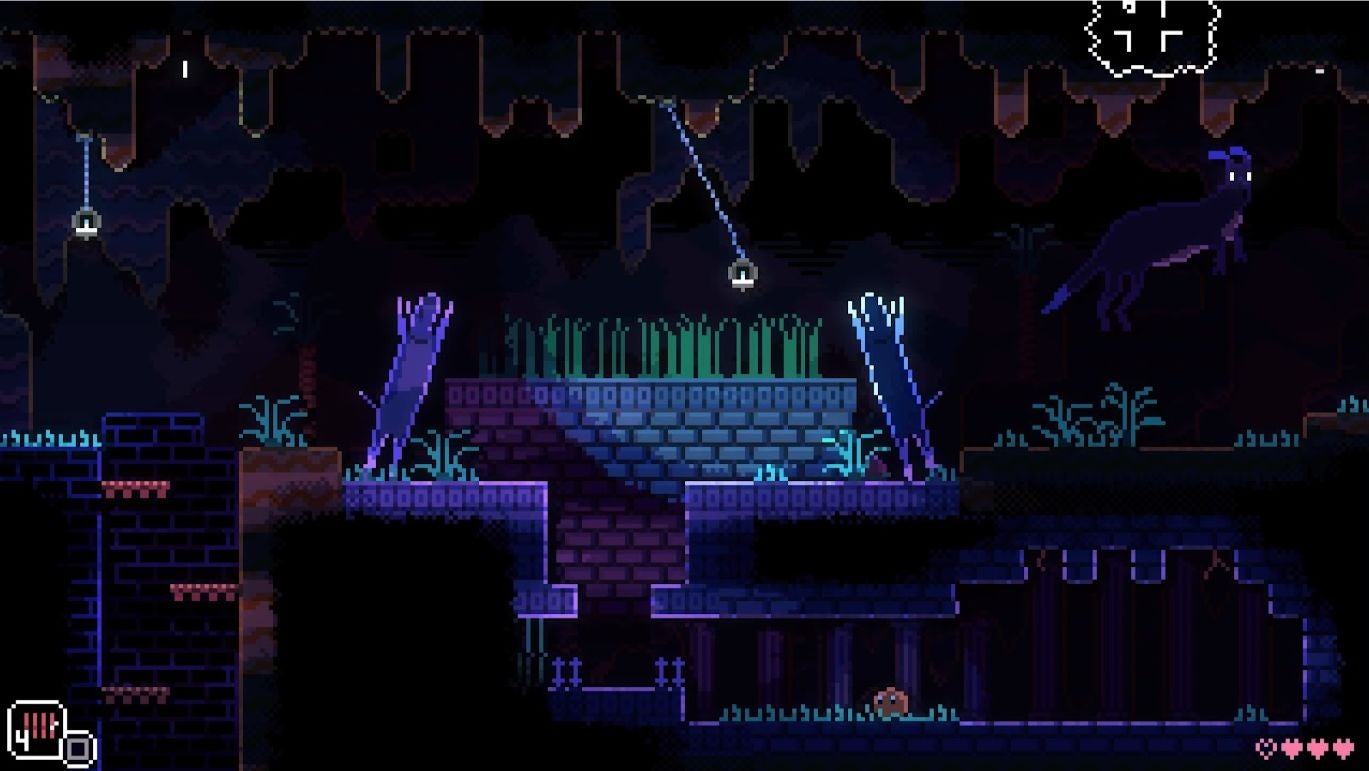1369x771 pixels.
Task: Click the hanging bell on the left chain
Action: coord(85,220)
